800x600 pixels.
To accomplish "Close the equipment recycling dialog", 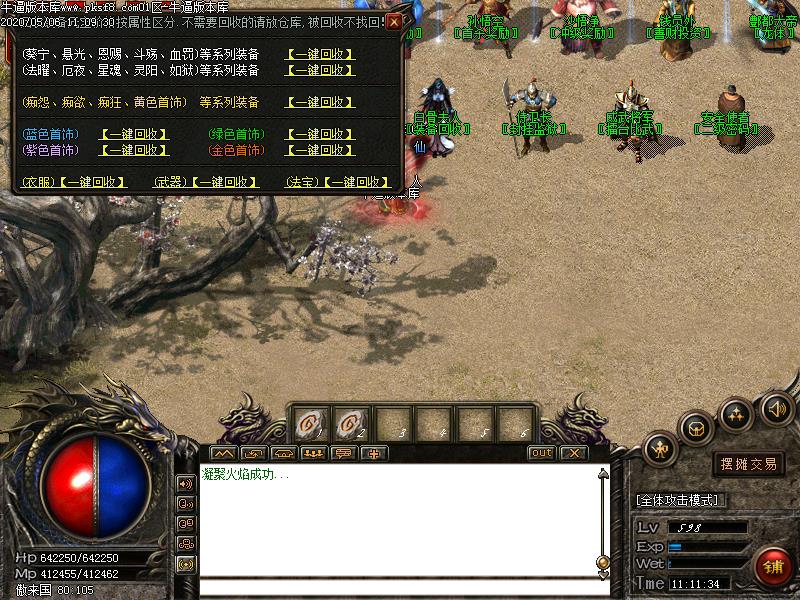I will pos(394,22).
